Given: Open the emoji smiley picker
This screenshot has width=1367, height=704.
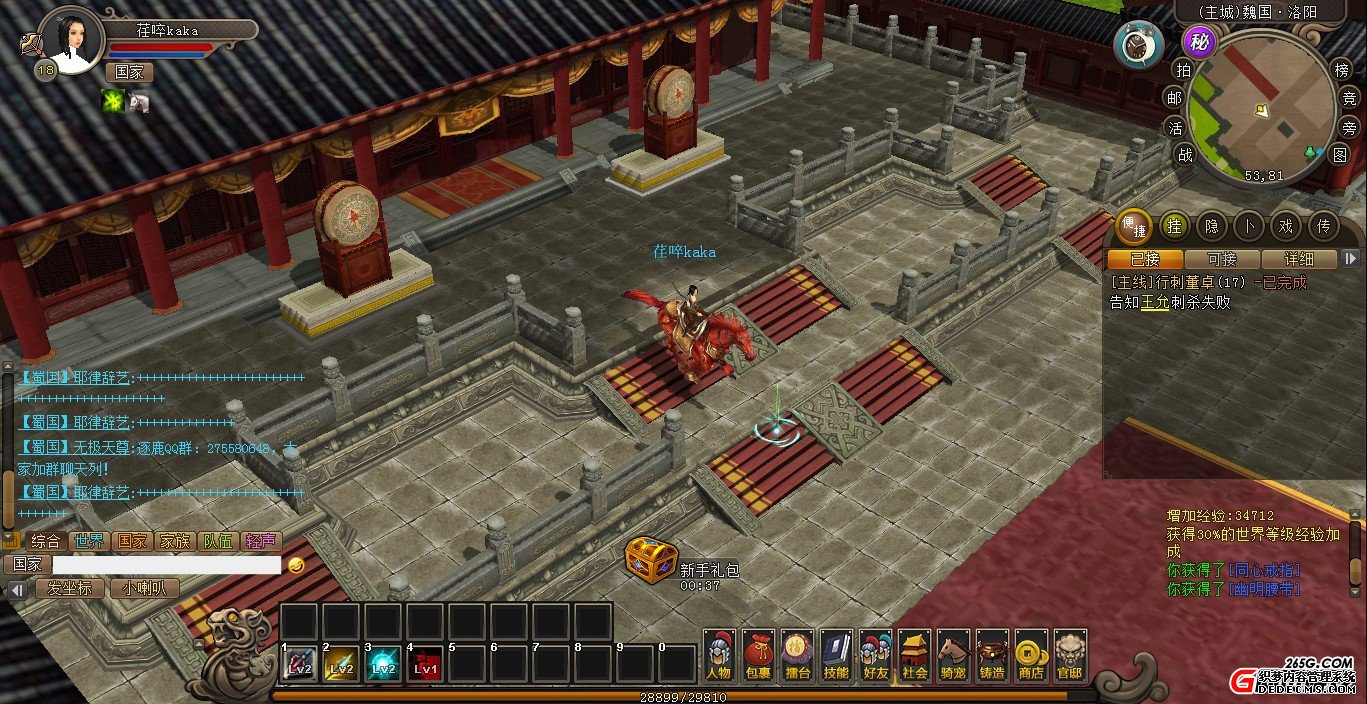Looking at the screenshot, I should [295, 565].
